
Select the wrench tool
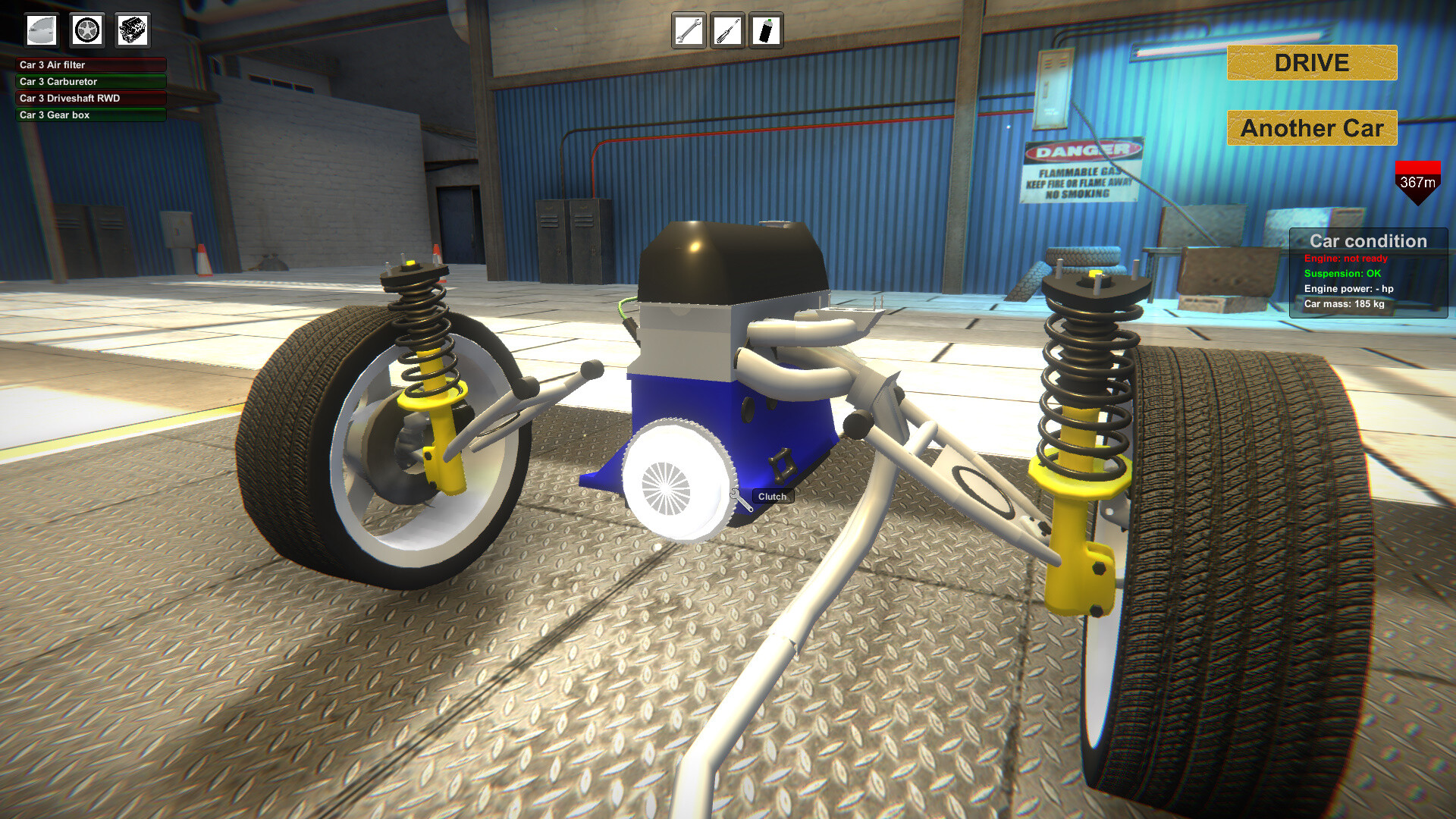click(689, 31)
